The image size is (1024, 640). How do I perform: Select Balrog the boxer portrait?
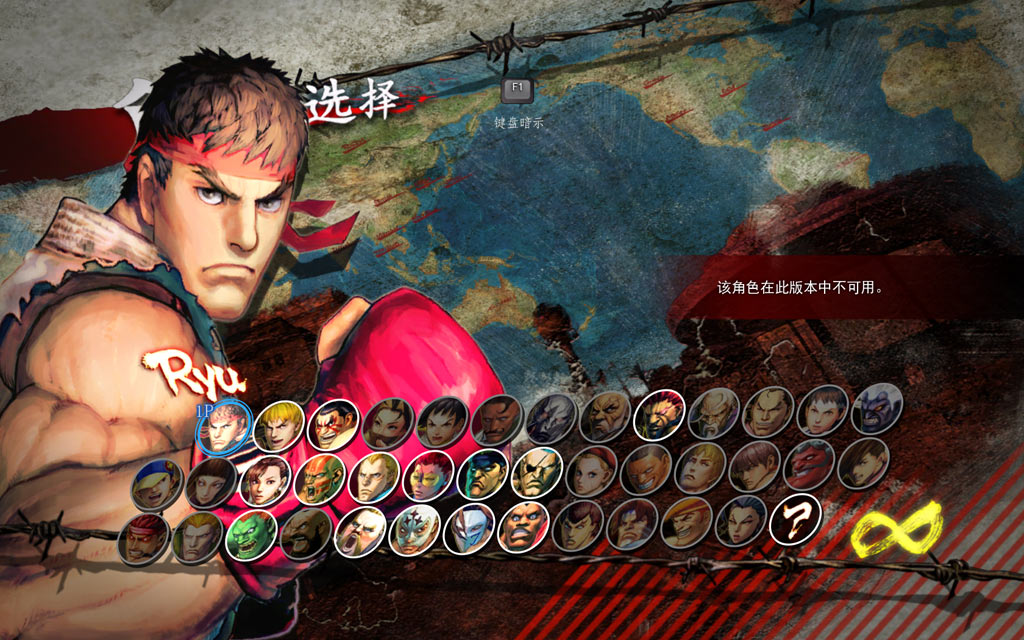[523, 525]
